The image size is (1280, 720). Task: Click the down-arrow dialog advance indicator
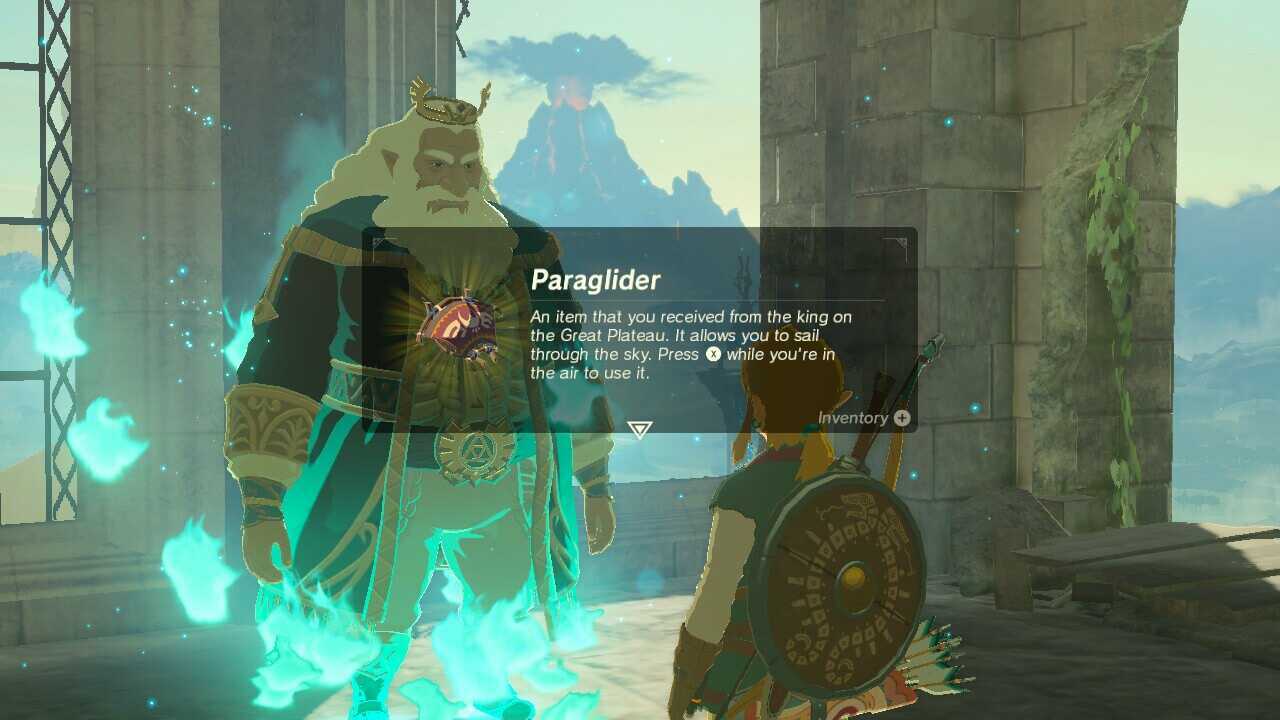click(638, 428)
